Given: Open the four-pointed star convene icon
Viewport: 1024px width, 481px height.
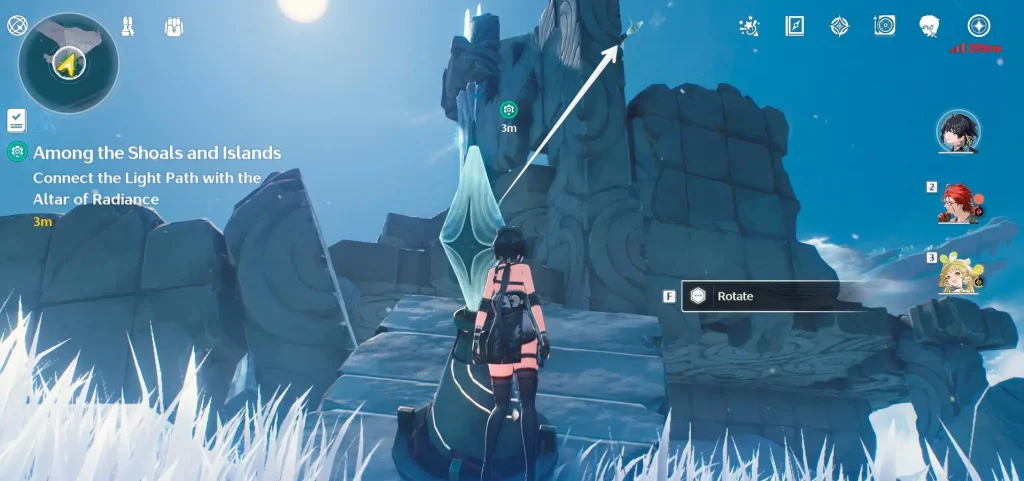Looking at the screenshot, I should 840,26.
